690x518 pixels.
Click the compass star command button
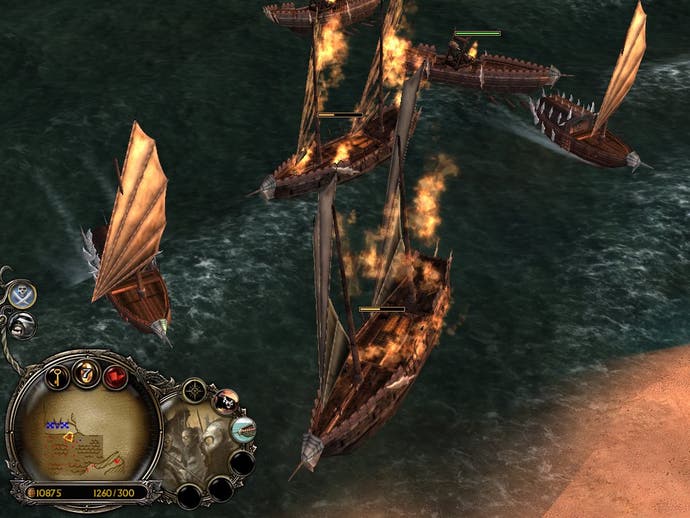(x=194, y=391)
